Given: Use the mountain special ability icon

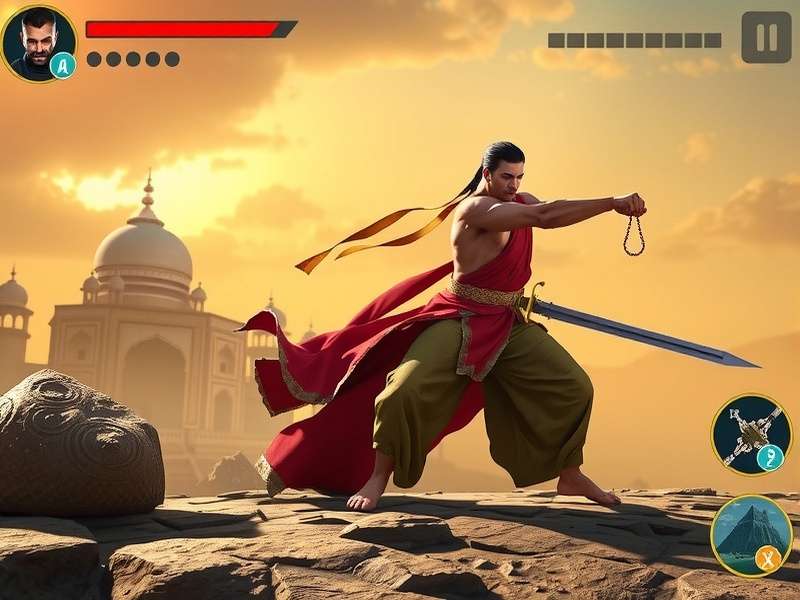Looking at the screenshot, I should (751, 535).
